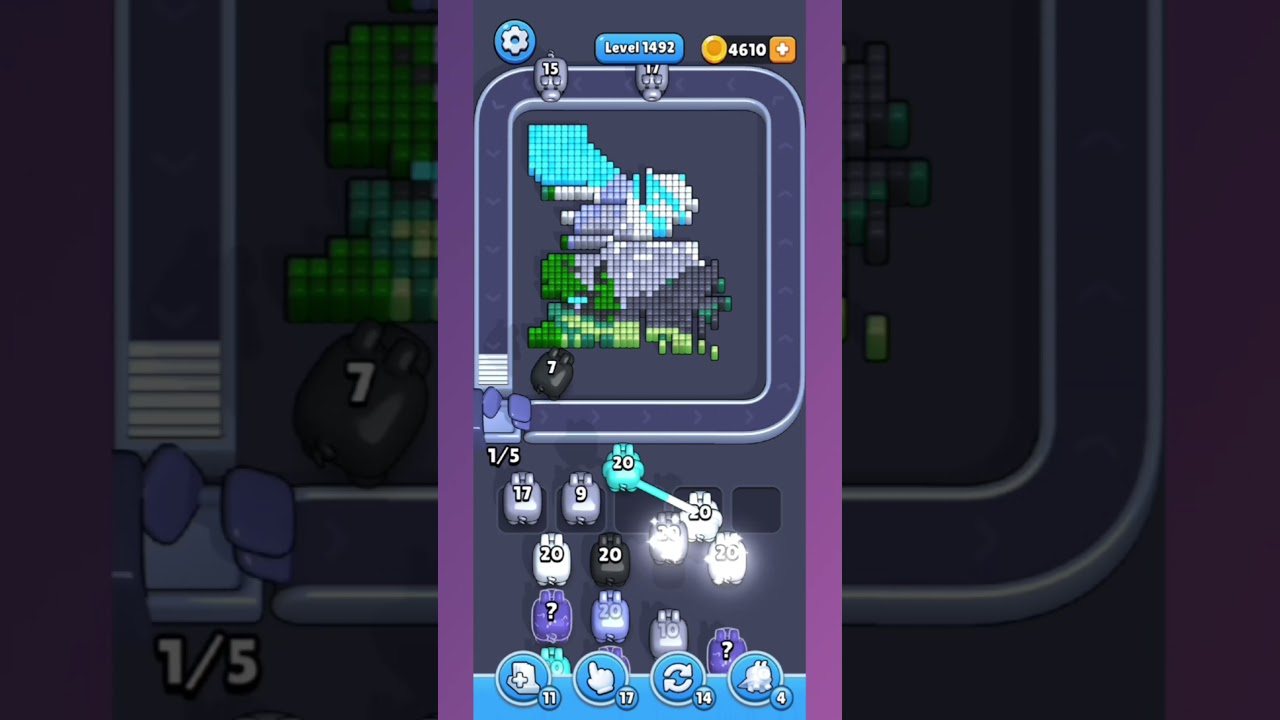This screenshot has height=720, width=1280.
Task: Select the add-piece booster showing 11
Action: coord(524,679)
